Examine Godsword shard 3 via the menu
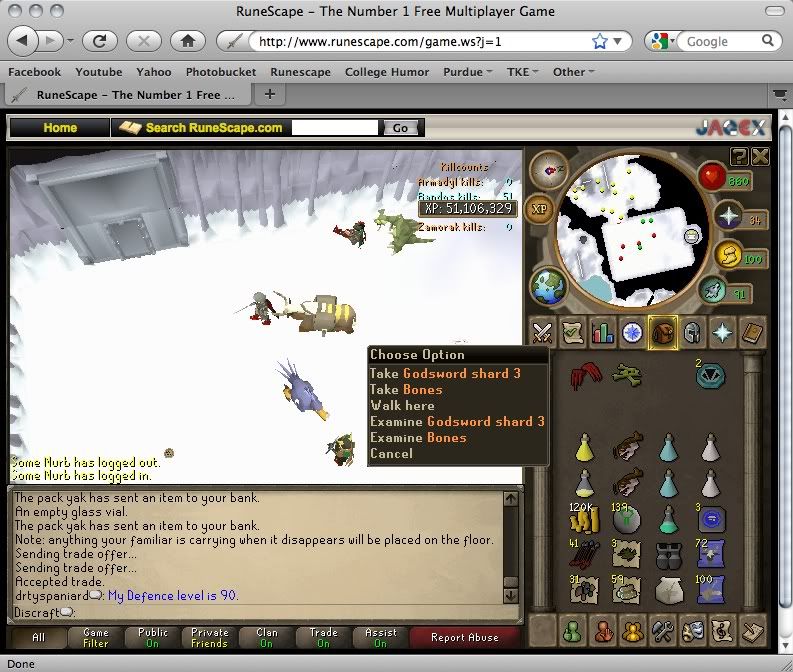 (x=457, y=421)
